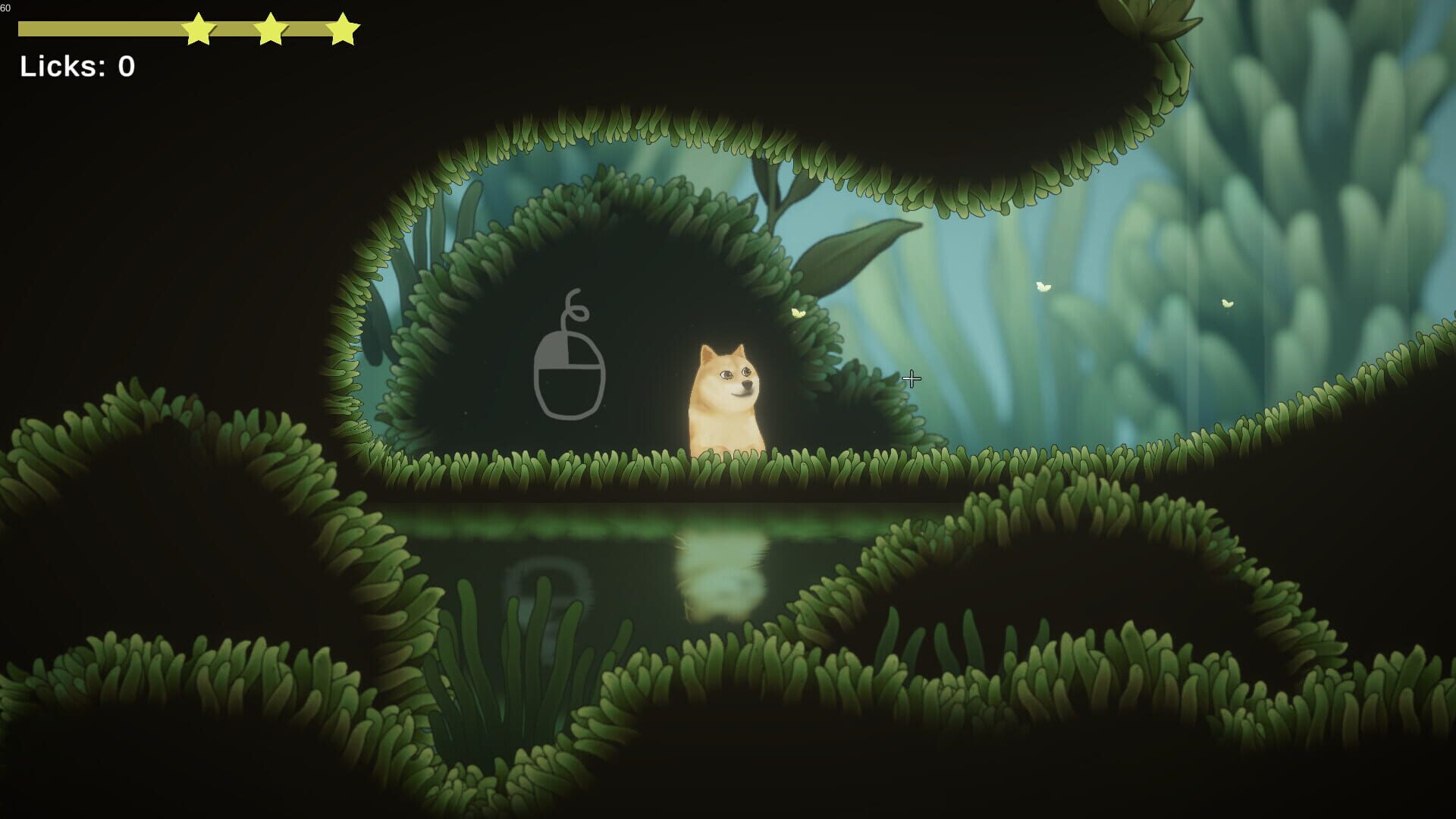The image size is (1456, 819).
Task: Click the crosshair cursor indicator
Action: click(911, 378)
